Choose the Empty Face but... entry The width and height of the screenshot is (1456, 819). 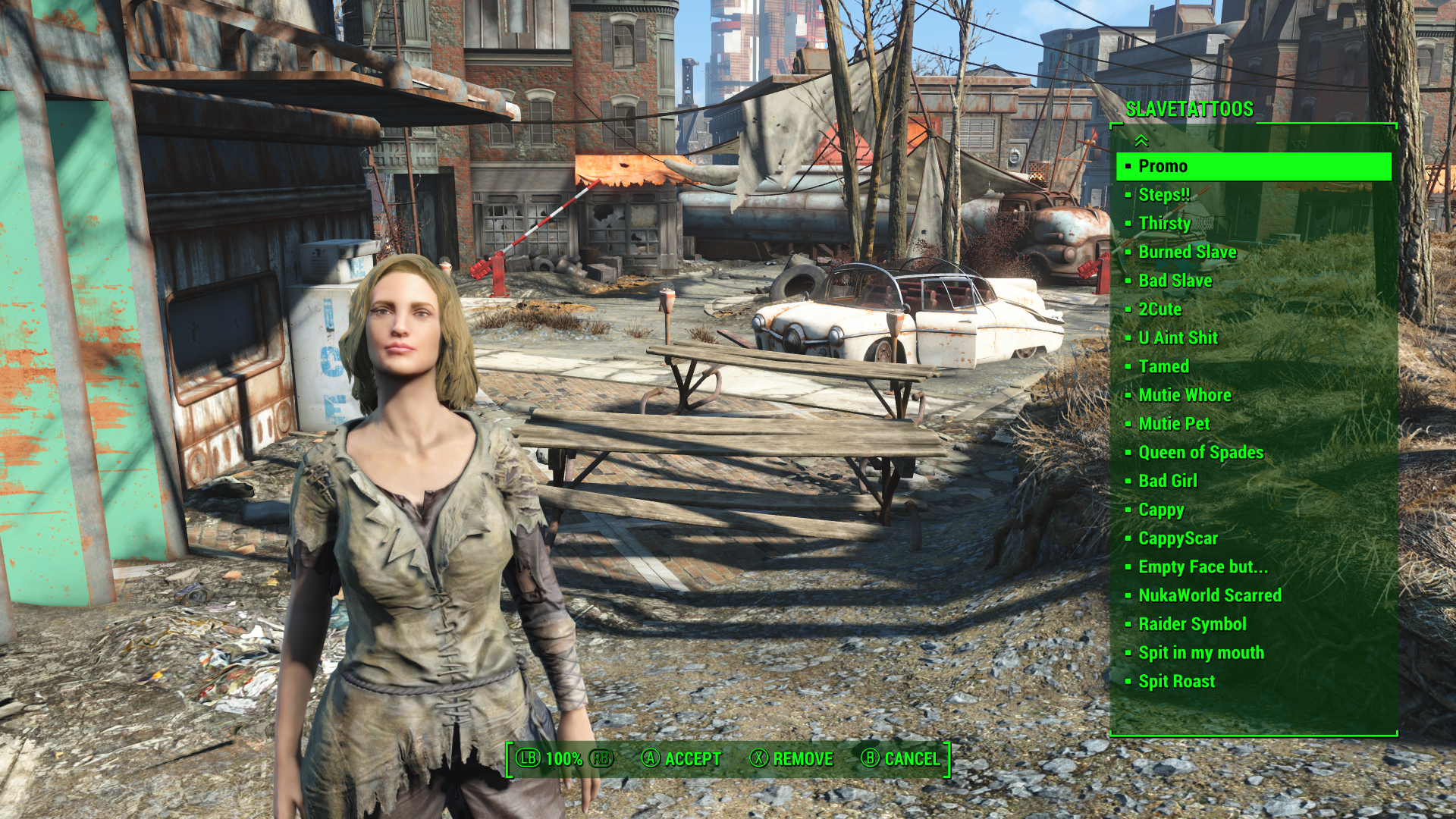[x=1202, y=567]
